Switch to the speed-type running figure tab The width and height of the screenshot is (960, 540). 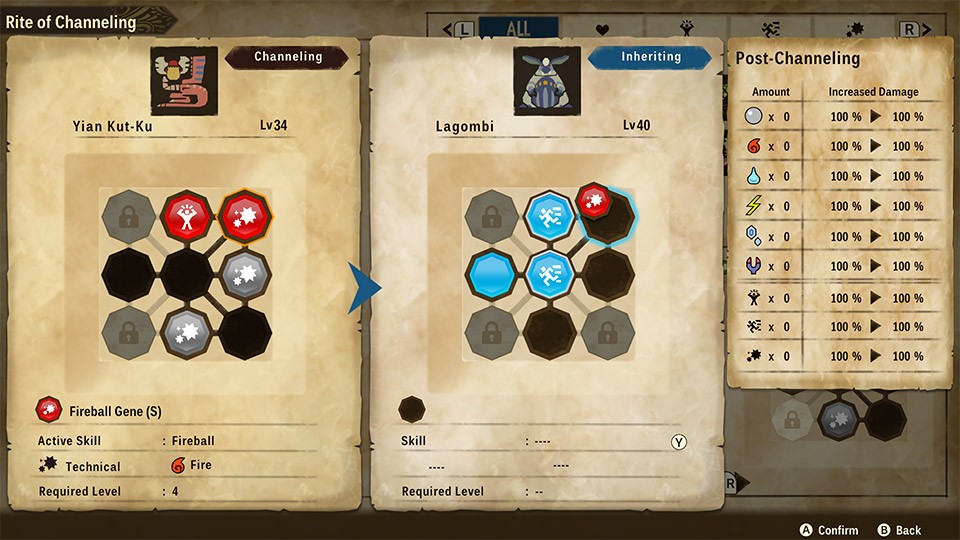771,29
